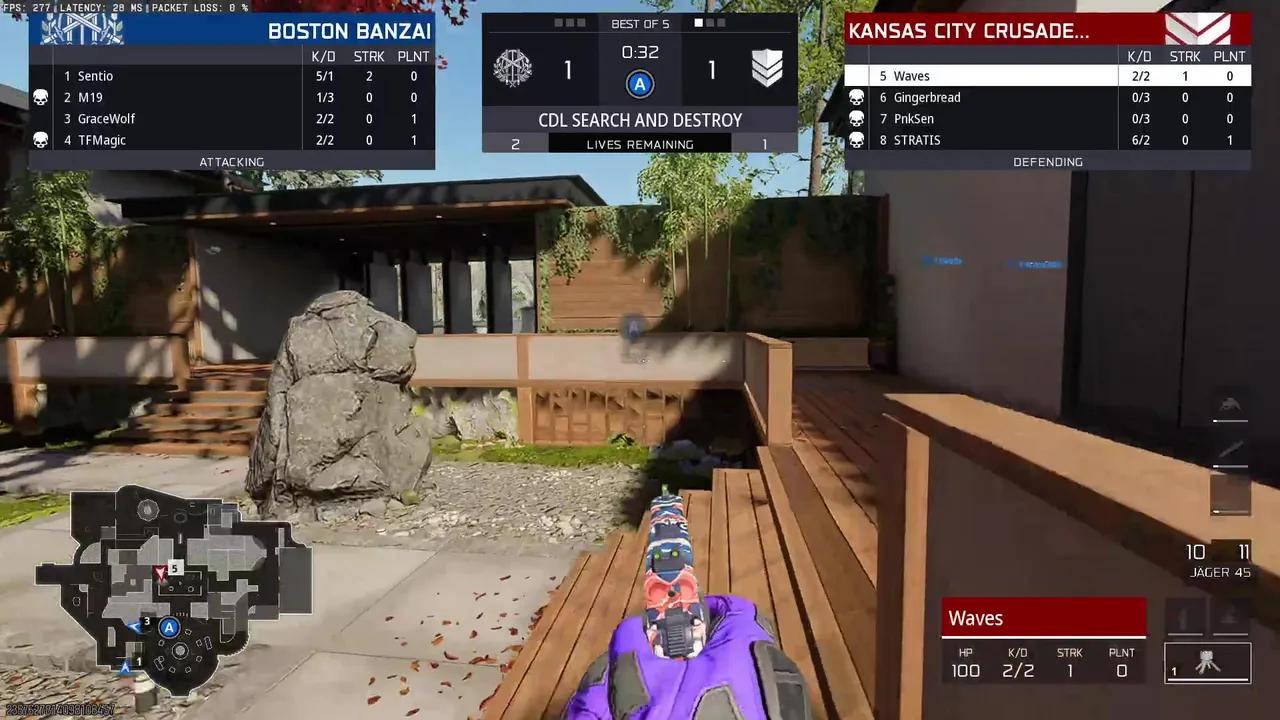Select the ATTACKING header tab
This screenshot has height=720, width=1280.
(x=232, y=161)
